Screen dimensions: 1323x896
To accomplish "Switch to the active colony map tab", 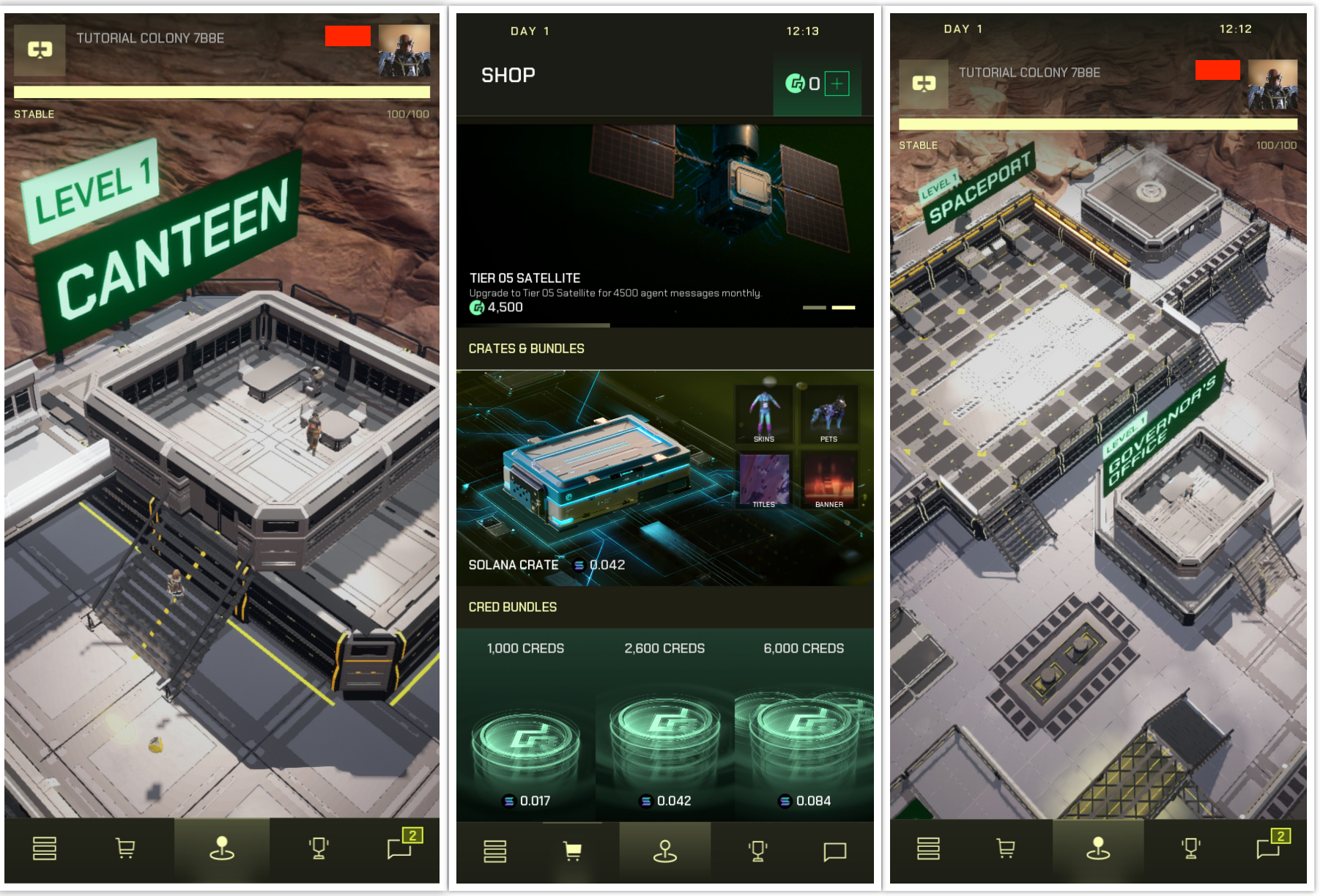I will [1098, 848].
